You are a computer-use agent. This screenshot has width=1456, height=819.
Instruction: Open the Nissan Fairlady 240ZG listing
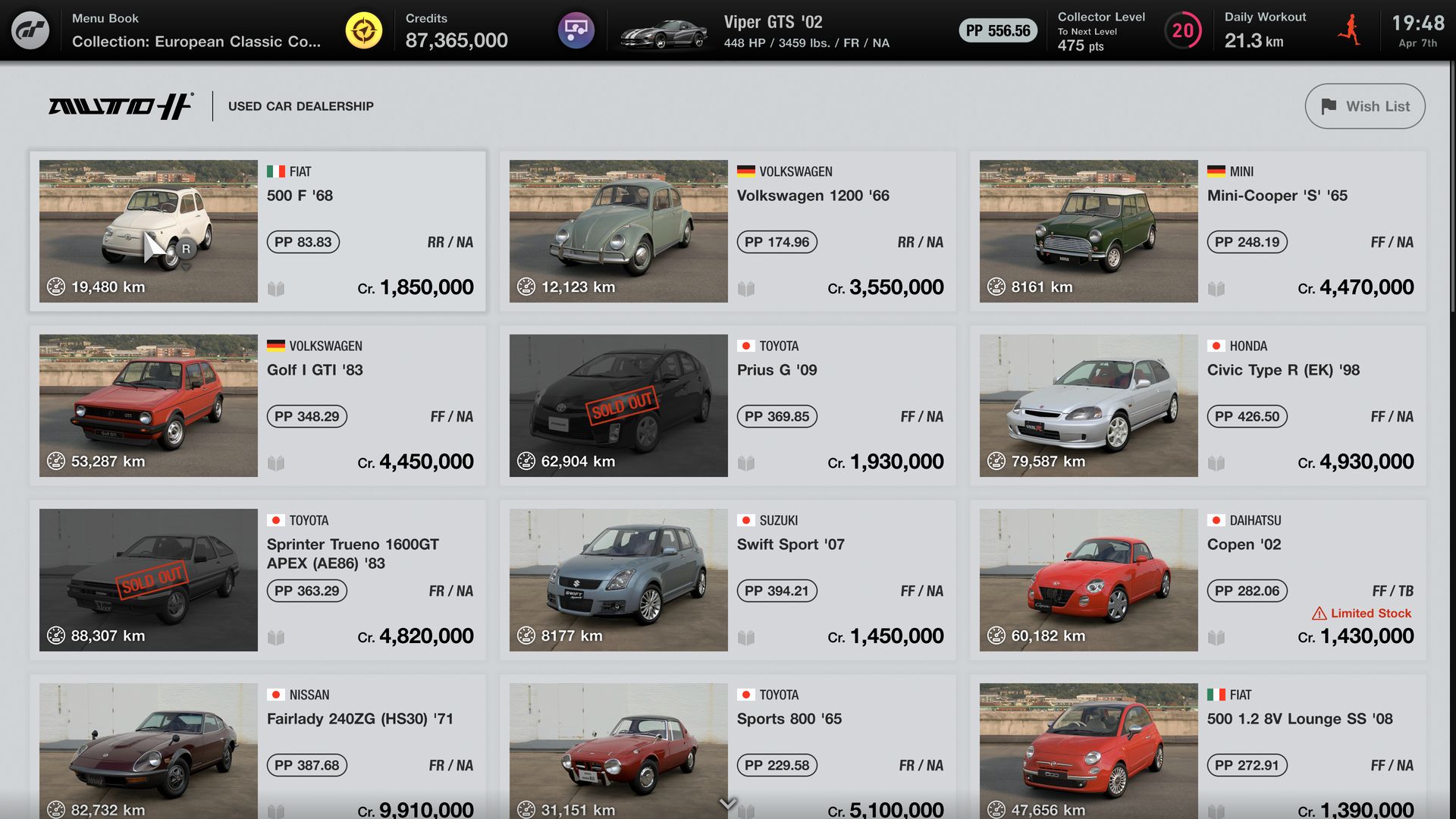coord(258,749)
